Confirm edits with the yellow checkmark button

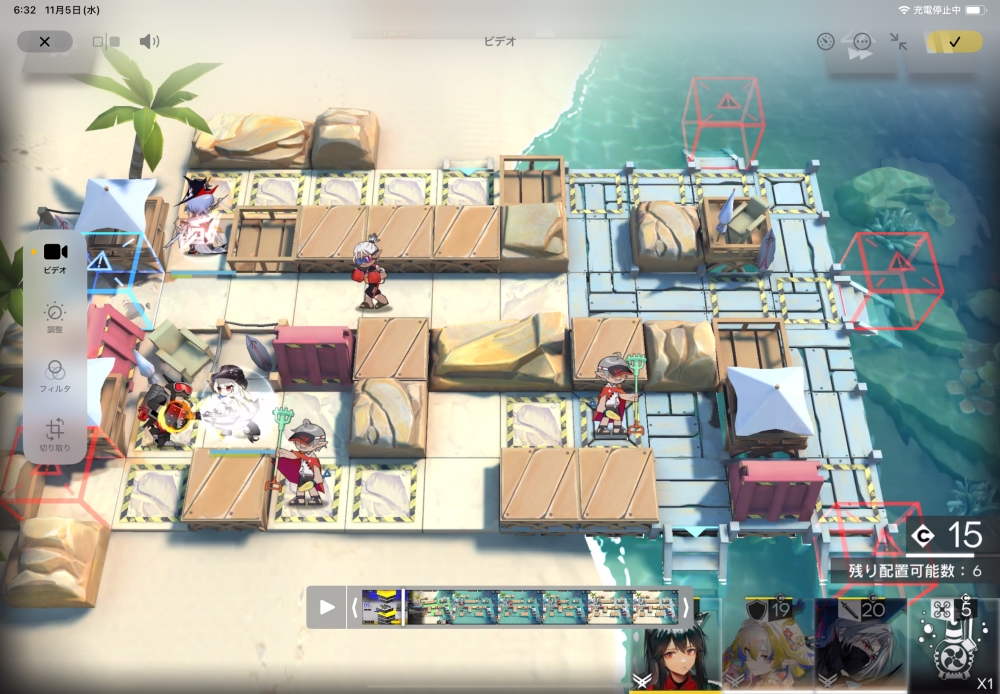pyautogui.click(x=954, y=42)
